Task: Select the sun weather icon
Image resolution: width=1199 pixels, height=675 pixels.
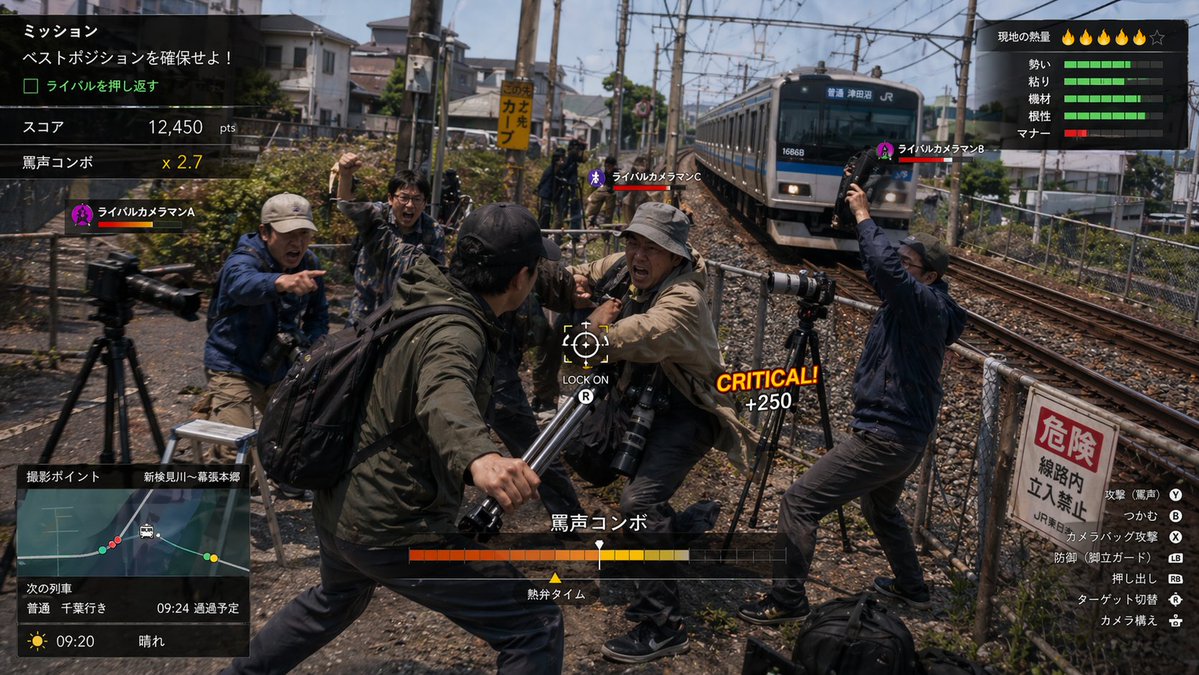Action: coord(38,641)
